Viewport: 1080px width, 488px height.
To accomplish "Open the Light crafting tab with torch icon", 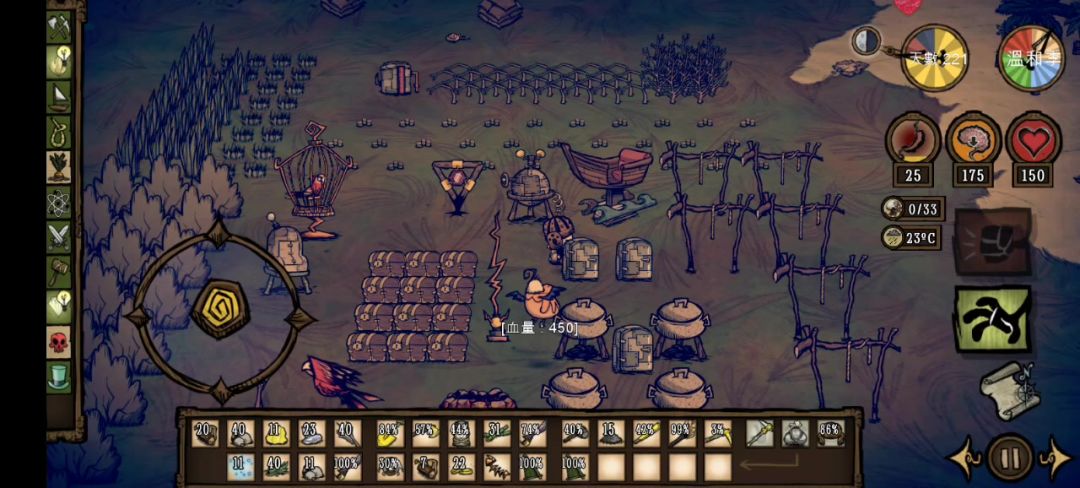I will 58,62.
